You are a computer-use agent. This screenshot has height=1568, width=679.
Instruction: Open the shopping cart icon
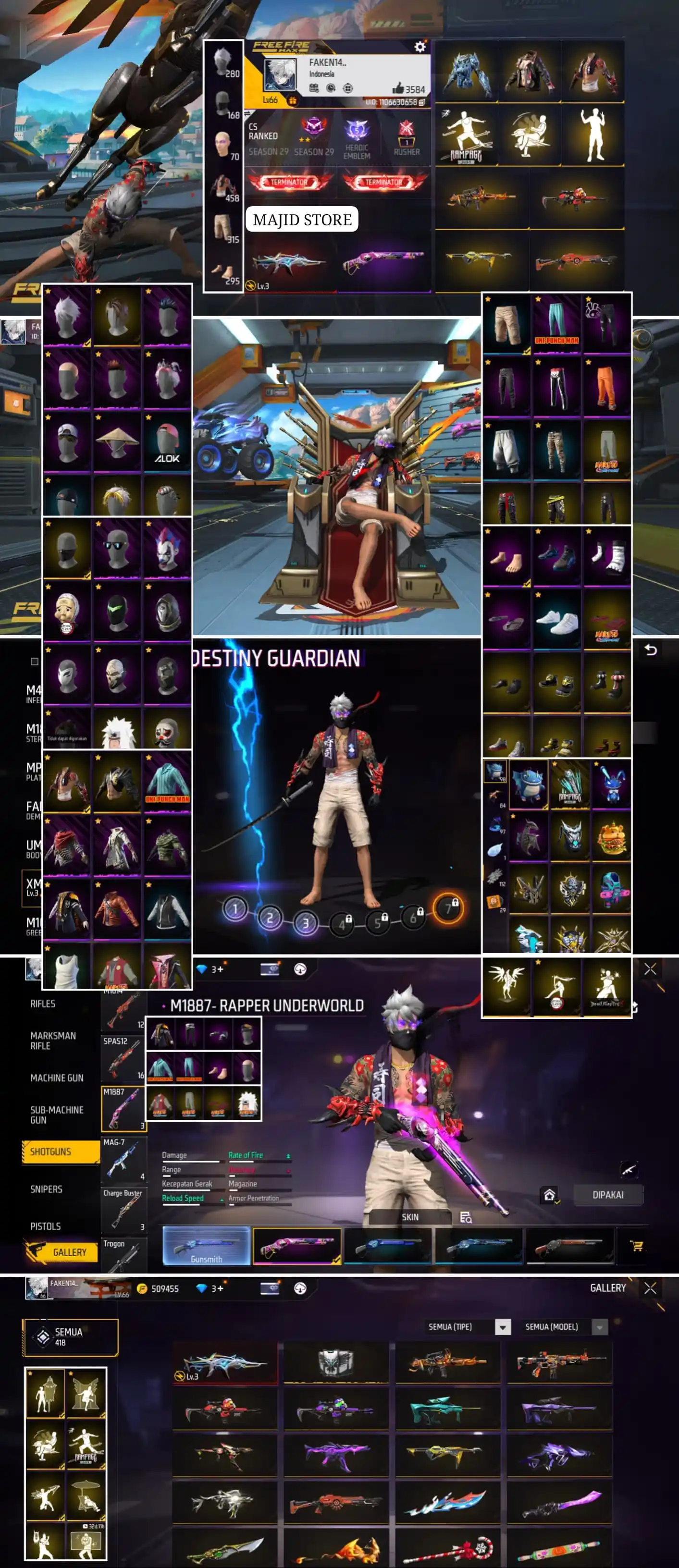[636, 1245]
